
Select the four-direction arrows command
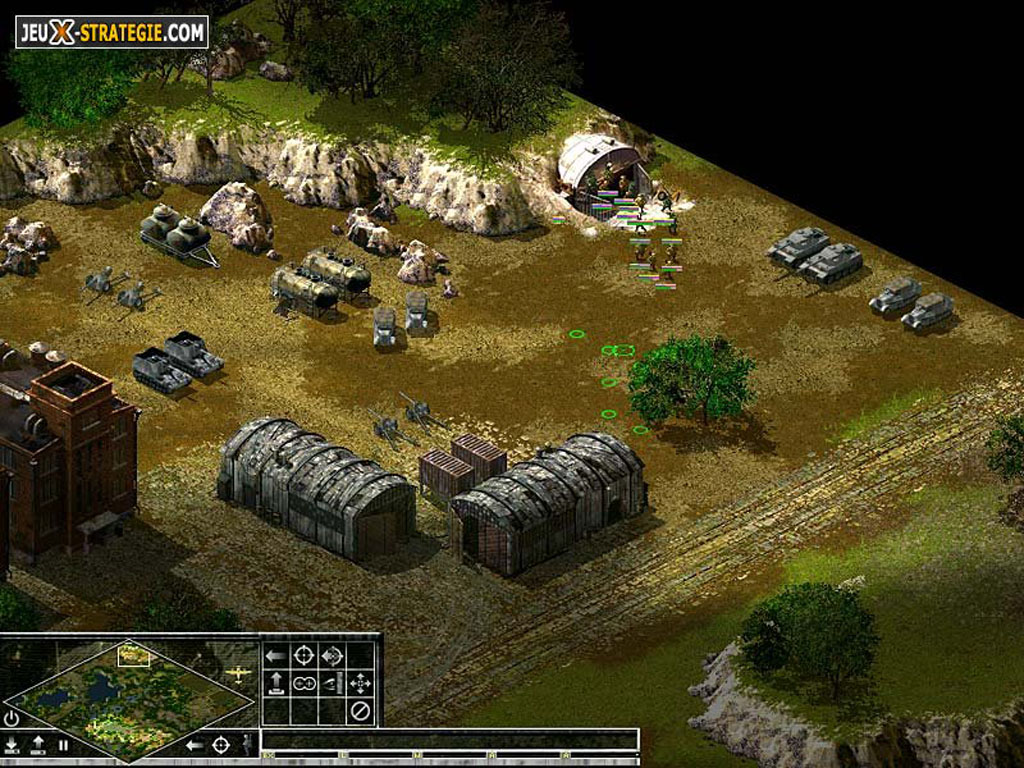(360, 684)
